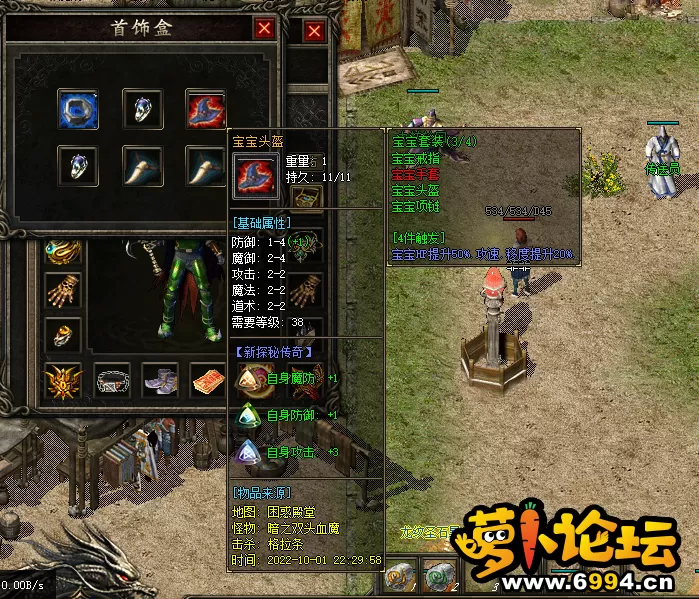
Task: Select the blue ring in jewelry box
Action: tap(77, 108)
